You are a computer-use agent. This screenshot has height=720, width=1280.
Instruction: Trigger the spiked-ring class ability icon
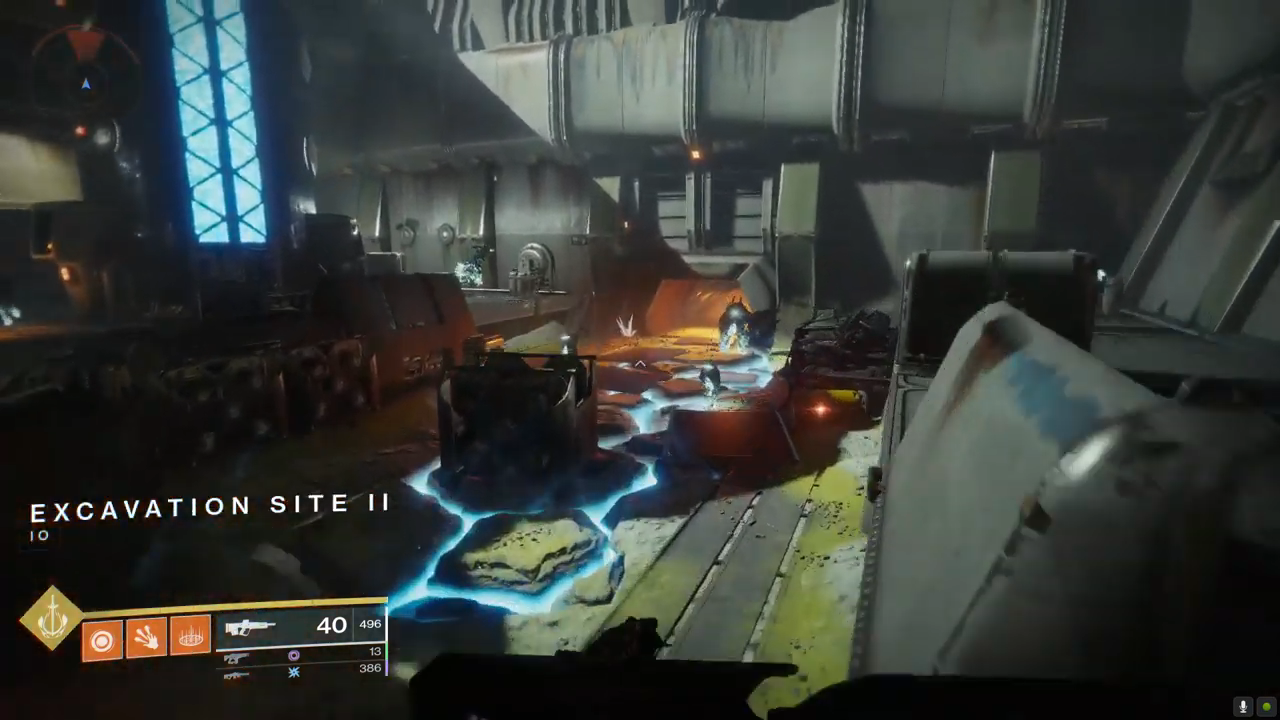click(x=190, y=635)
